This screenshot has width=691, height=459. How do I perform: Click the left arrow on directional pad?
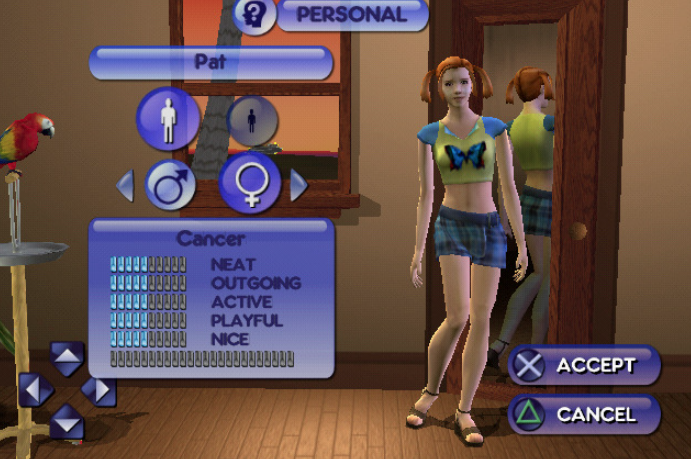35,388
